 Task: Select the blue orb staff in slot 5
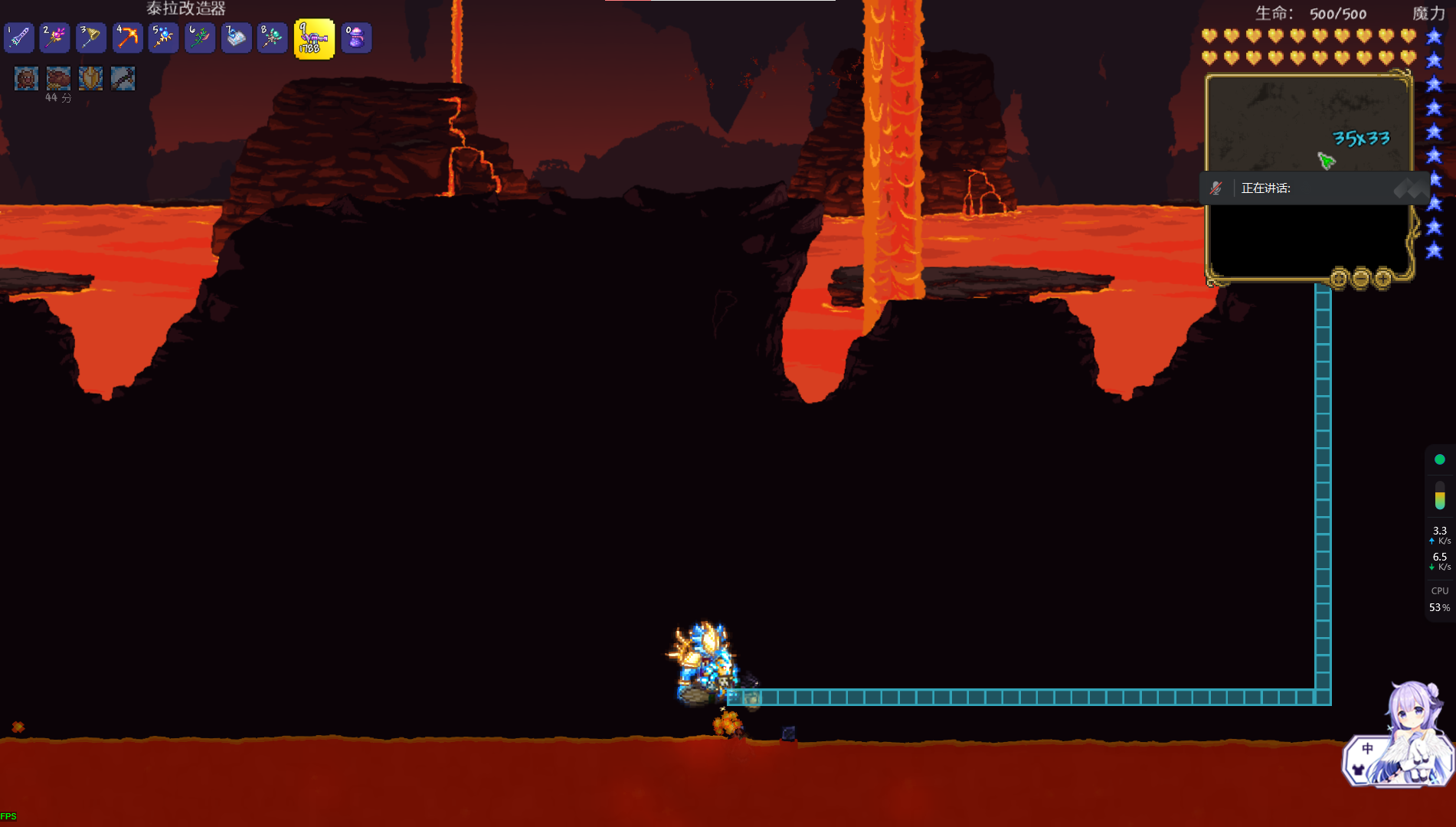(x=163, y=38)
